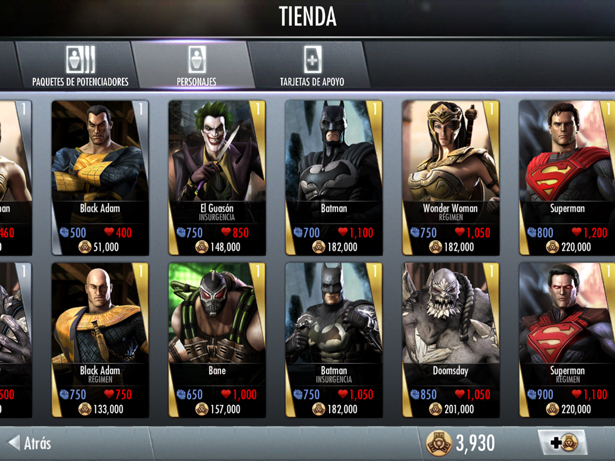The image size is (615, 461).
Task: Go back with the Atrás button
Action: pyautogui.click(x=30, y=442)
